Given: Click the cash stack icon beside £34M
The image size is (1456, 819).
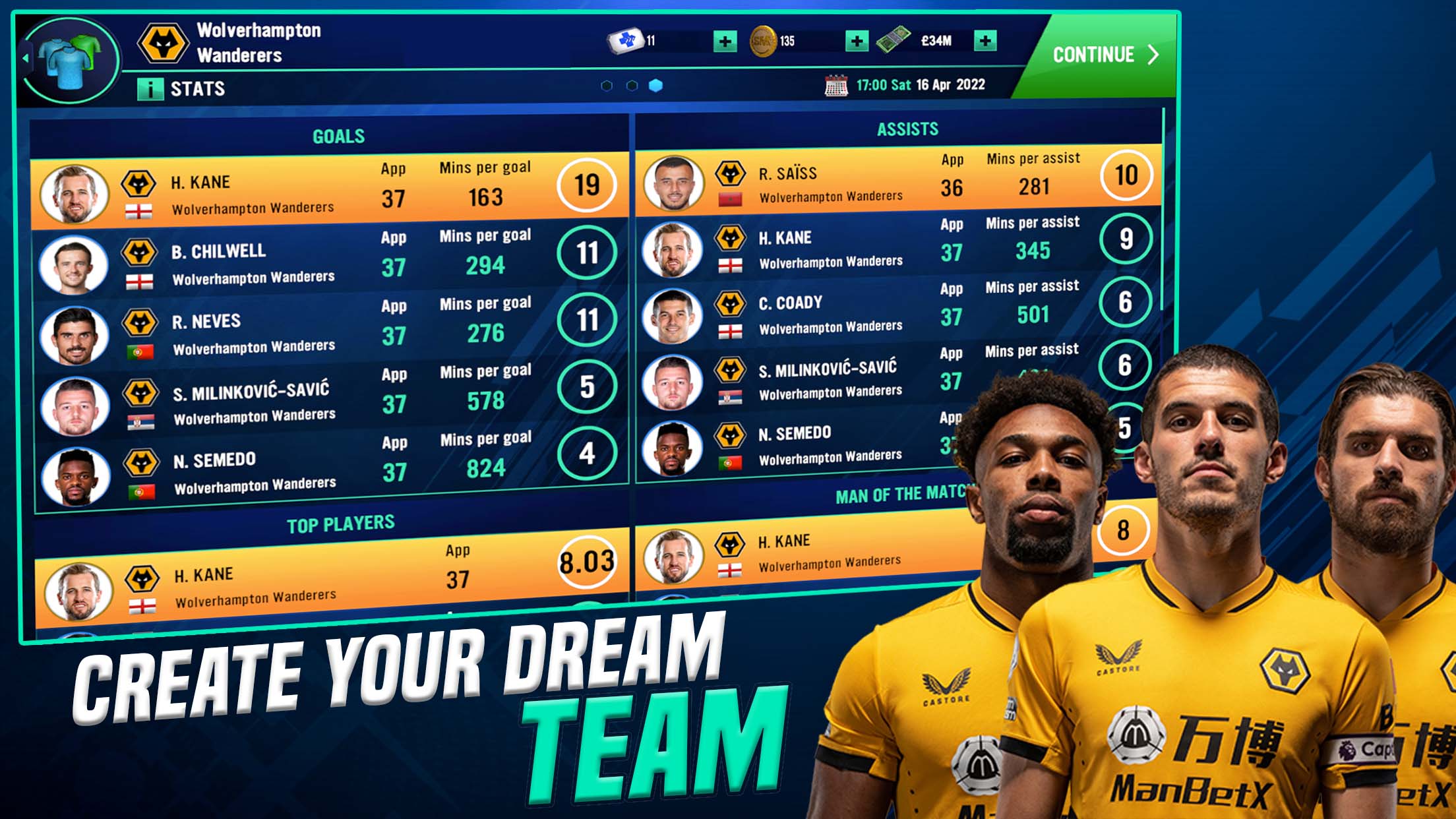Looking at the screenshot, I should tap(895, 41).
